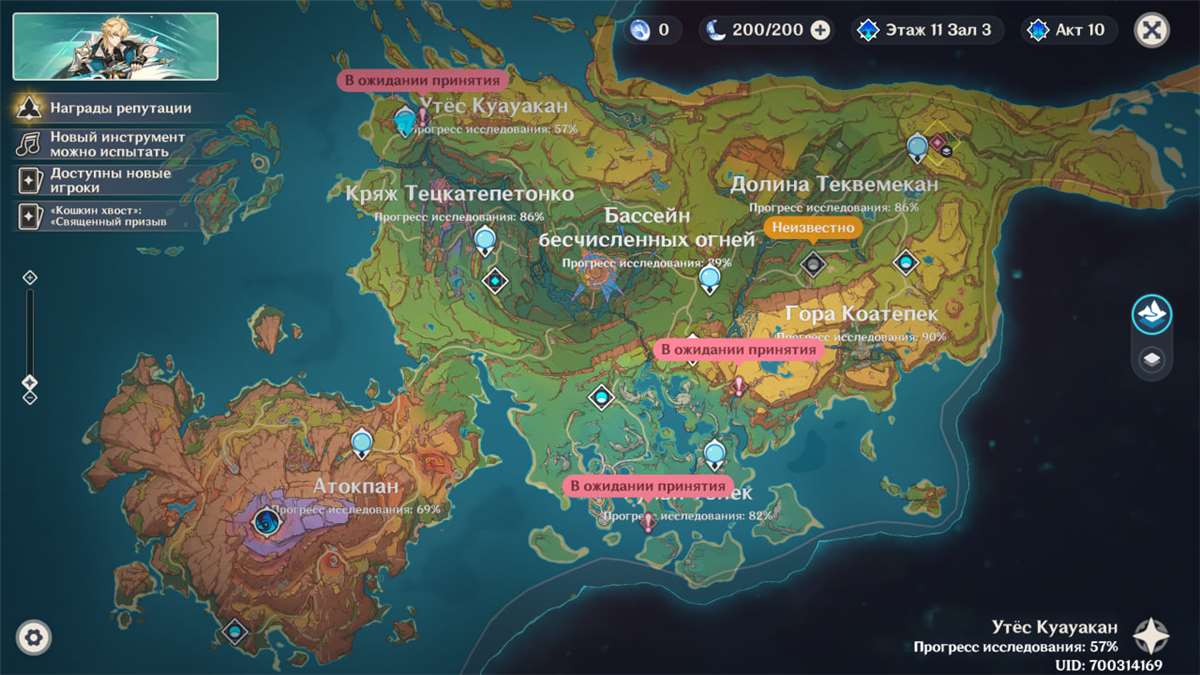1200x675 pixels.
Task: Open the Акт 10 theater indicator
Action: [x=1069, y=30]
